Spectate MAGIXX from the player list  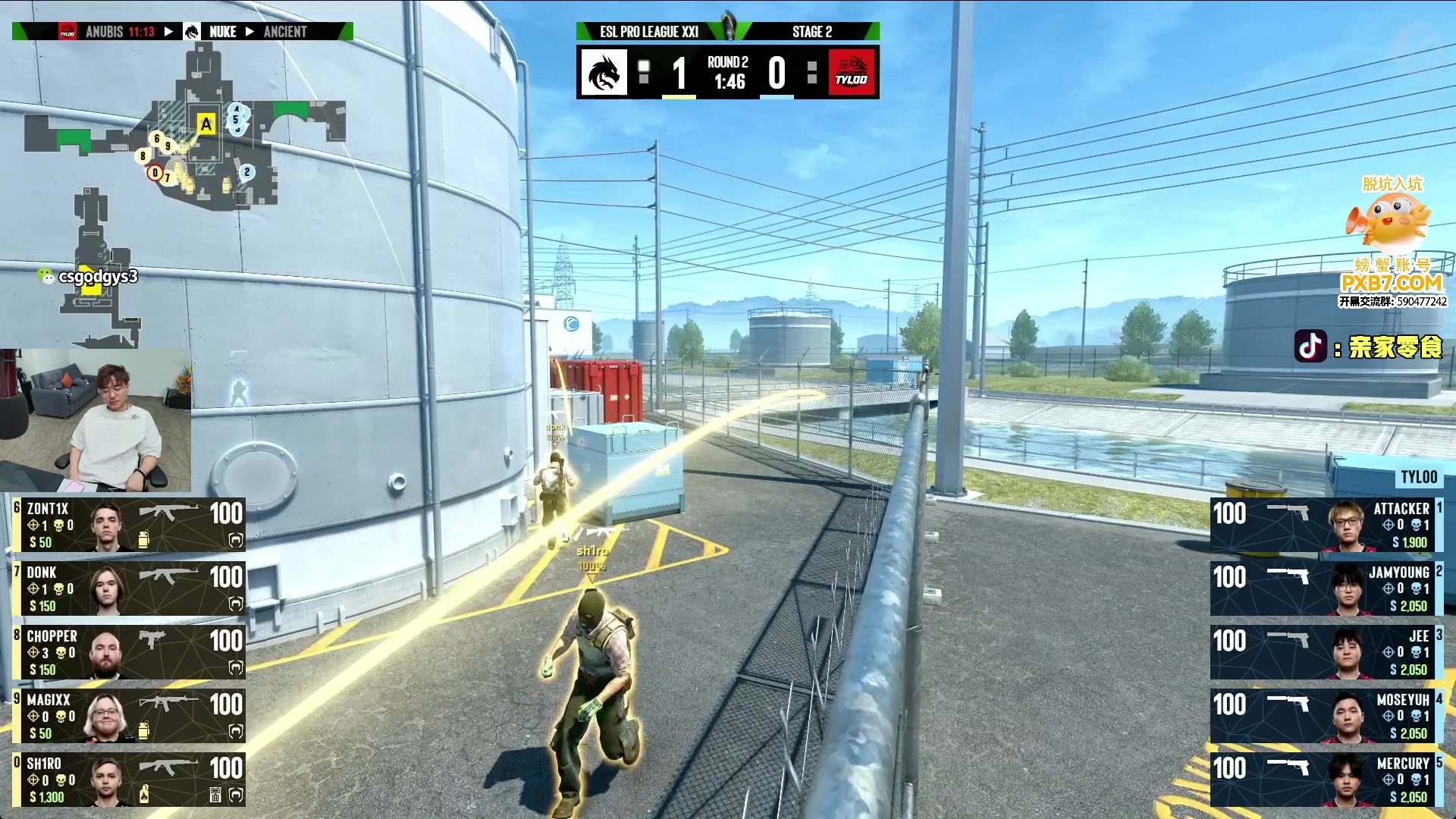[x=129, y=716]
